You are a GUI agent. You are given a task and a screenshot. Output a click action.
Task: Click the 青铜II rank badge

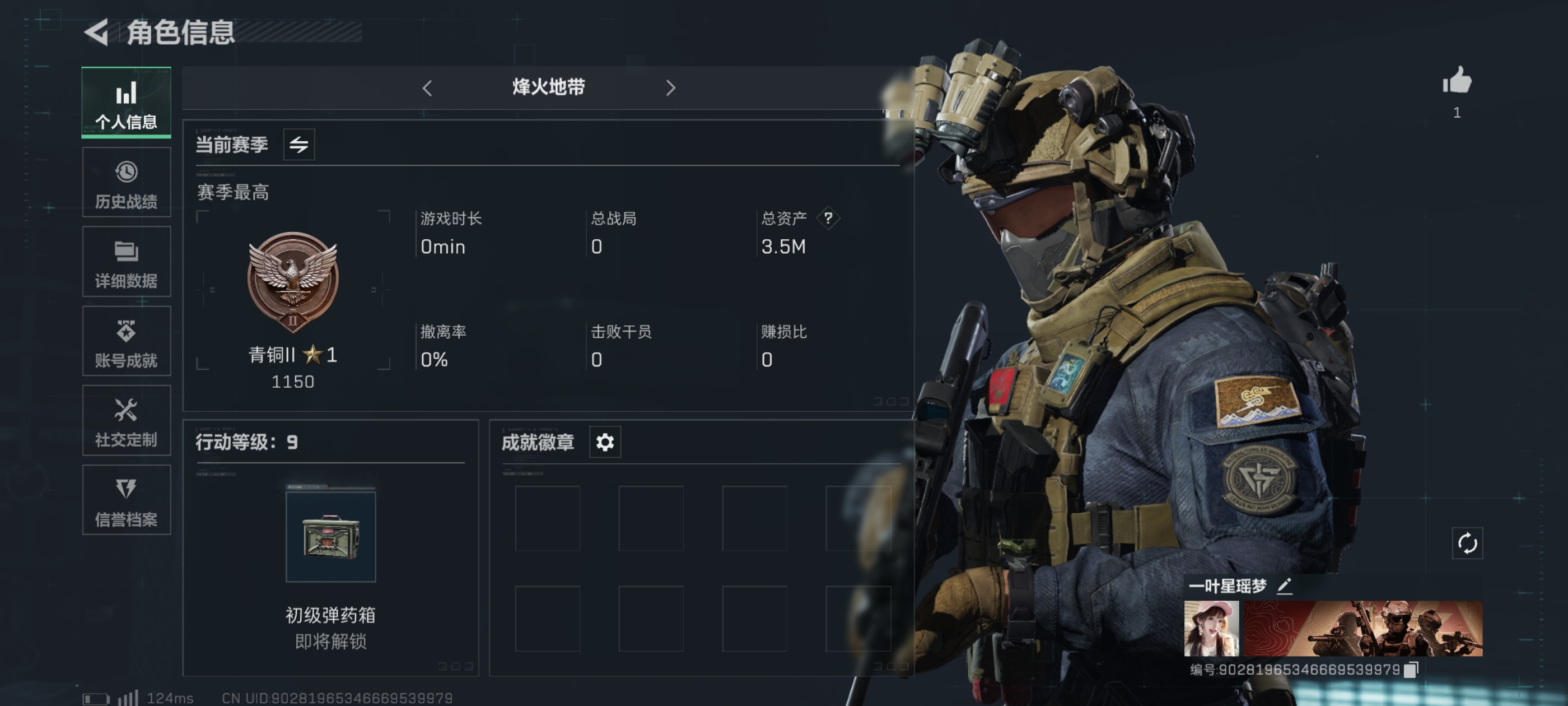pyautogui.click(x=293, y=281)
